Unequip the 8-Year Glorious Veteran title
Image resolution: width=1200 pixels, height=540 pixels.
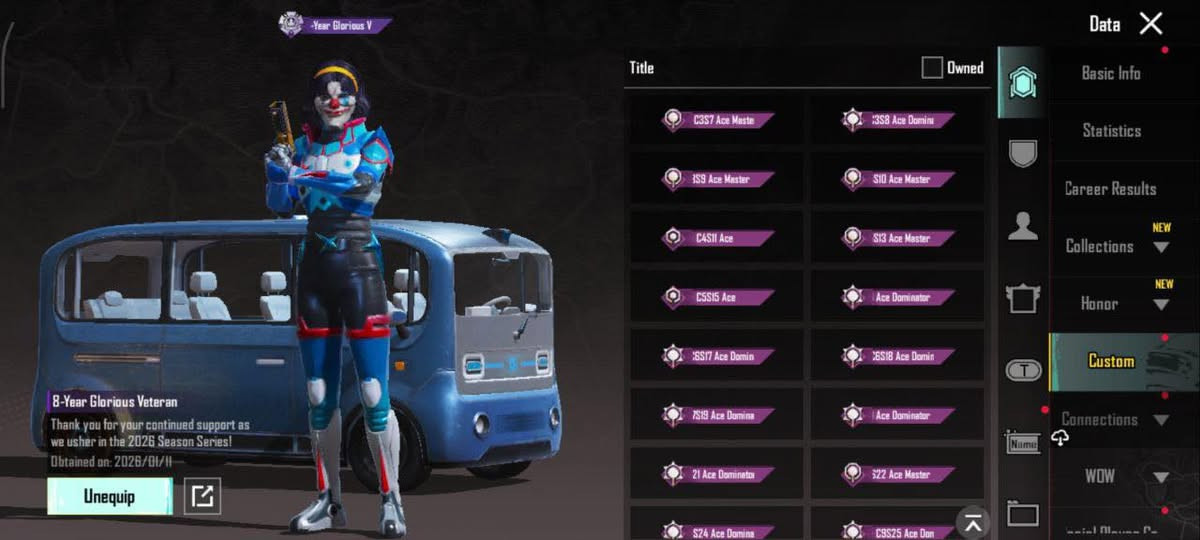(110, 497)
